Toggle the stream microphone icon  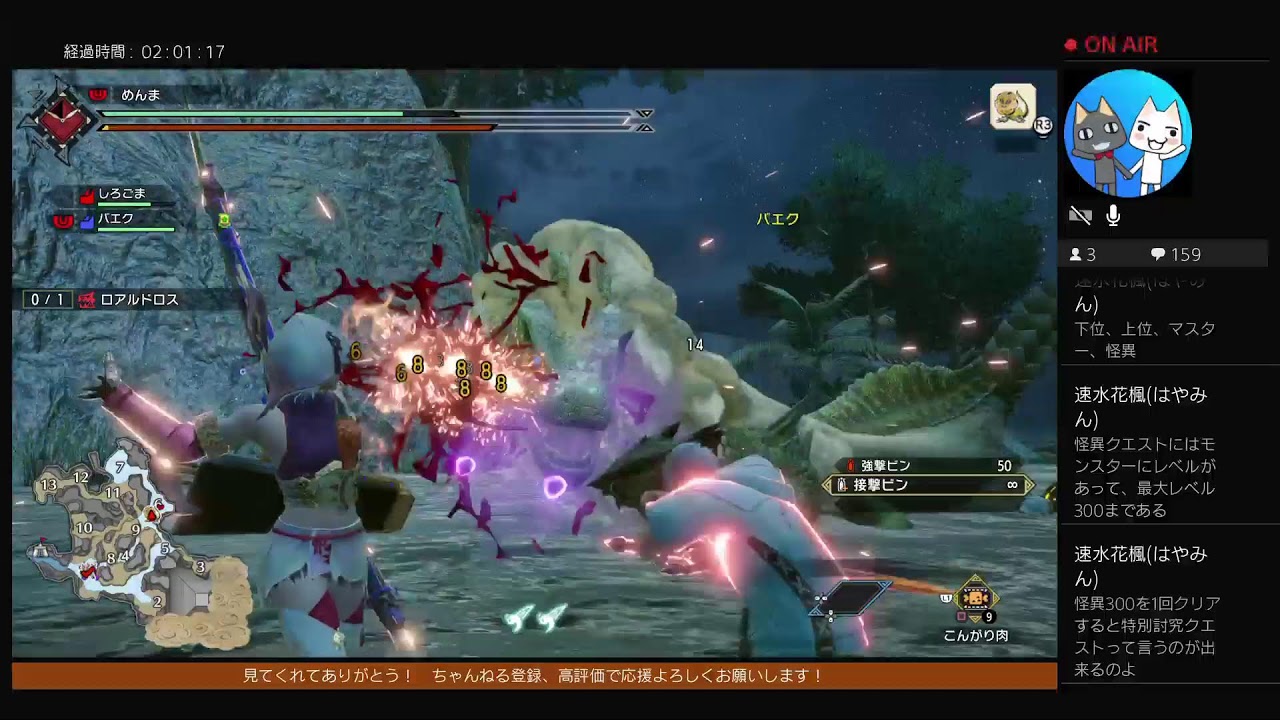coord(1113,215)
